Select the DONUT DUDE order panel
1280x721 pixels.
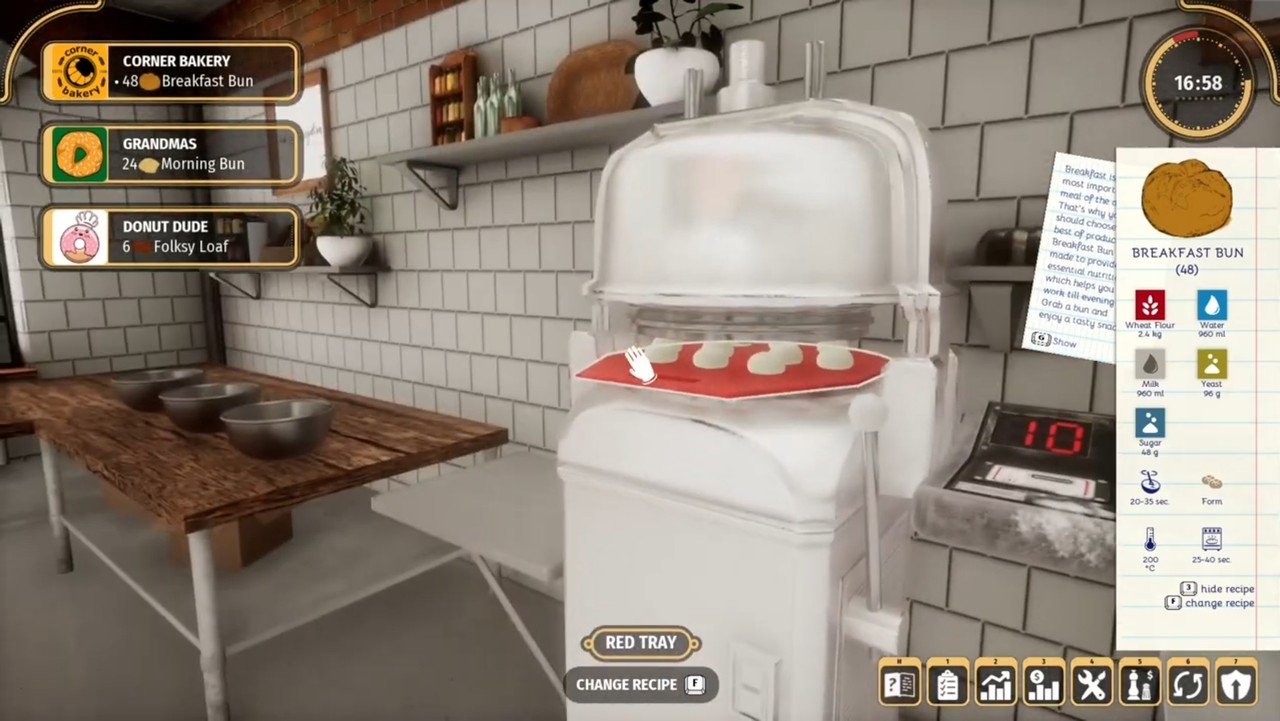point(170,237)
